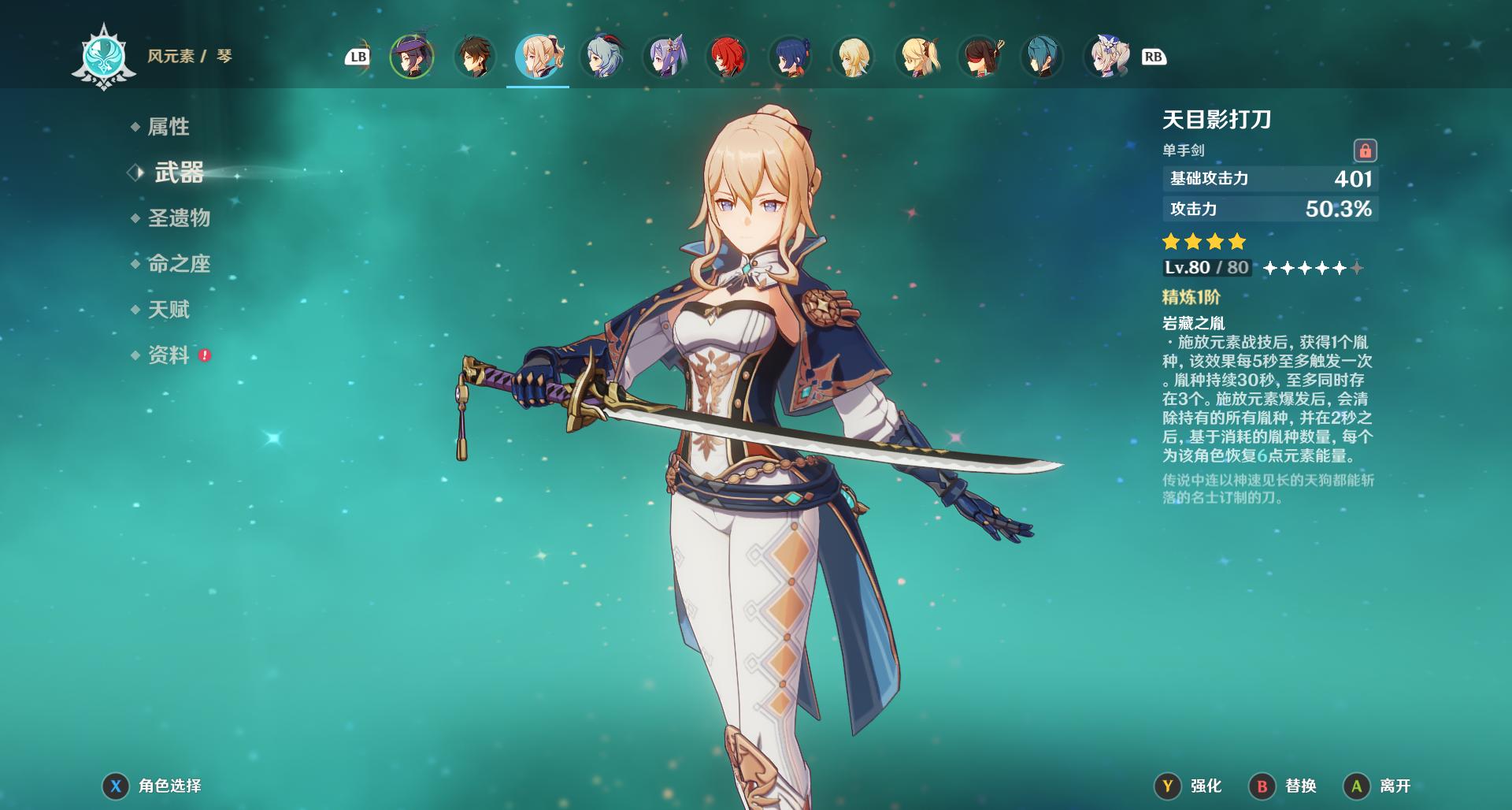Select Zhongli's portrait
This screenshot has height=810, width=1512.
[x=475, y=57]
